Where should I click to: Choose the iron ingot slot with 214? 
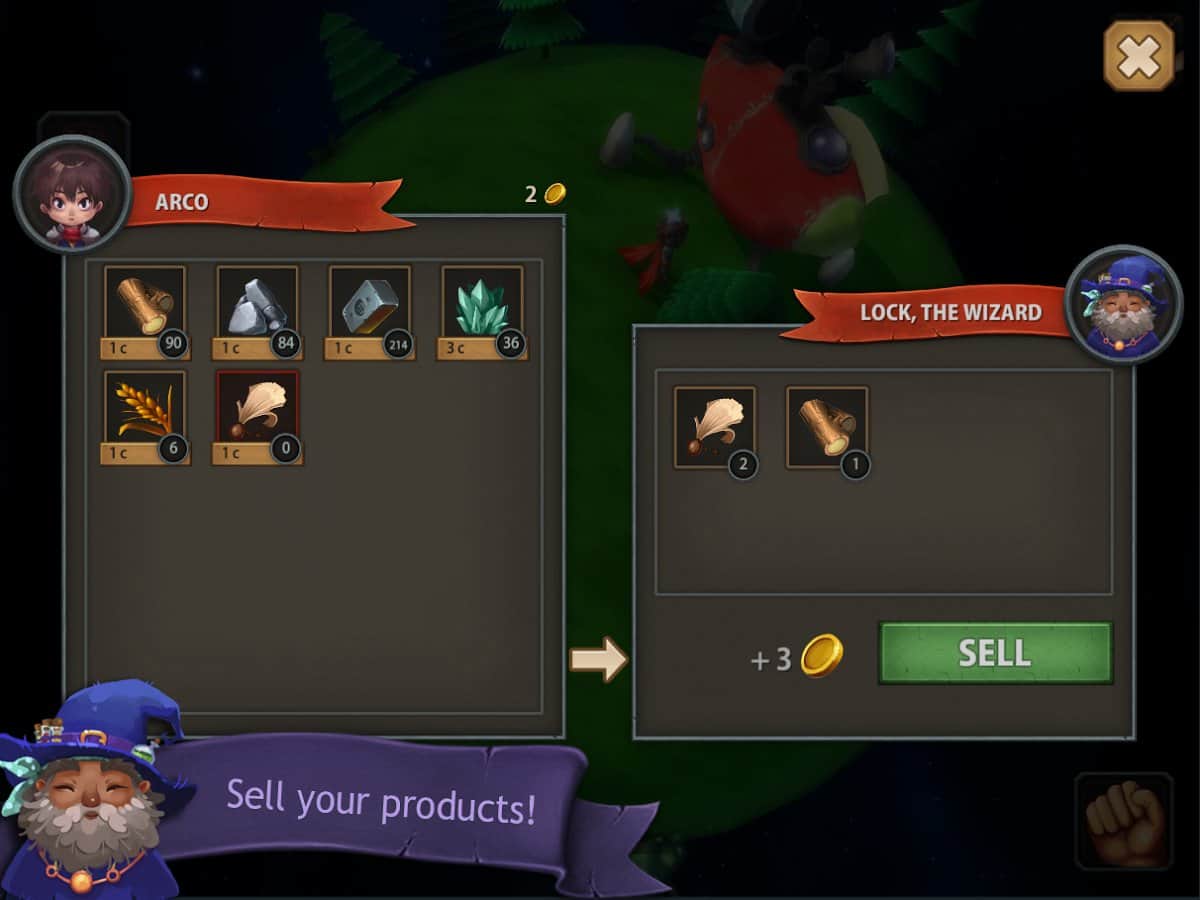point(369,306)
